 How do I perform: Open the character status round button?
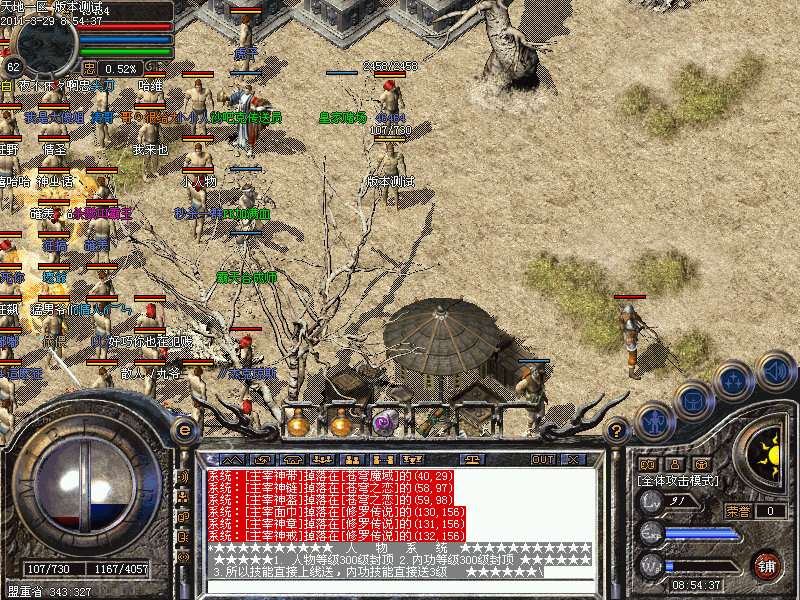pyautogui.click(x=654, y=421)
